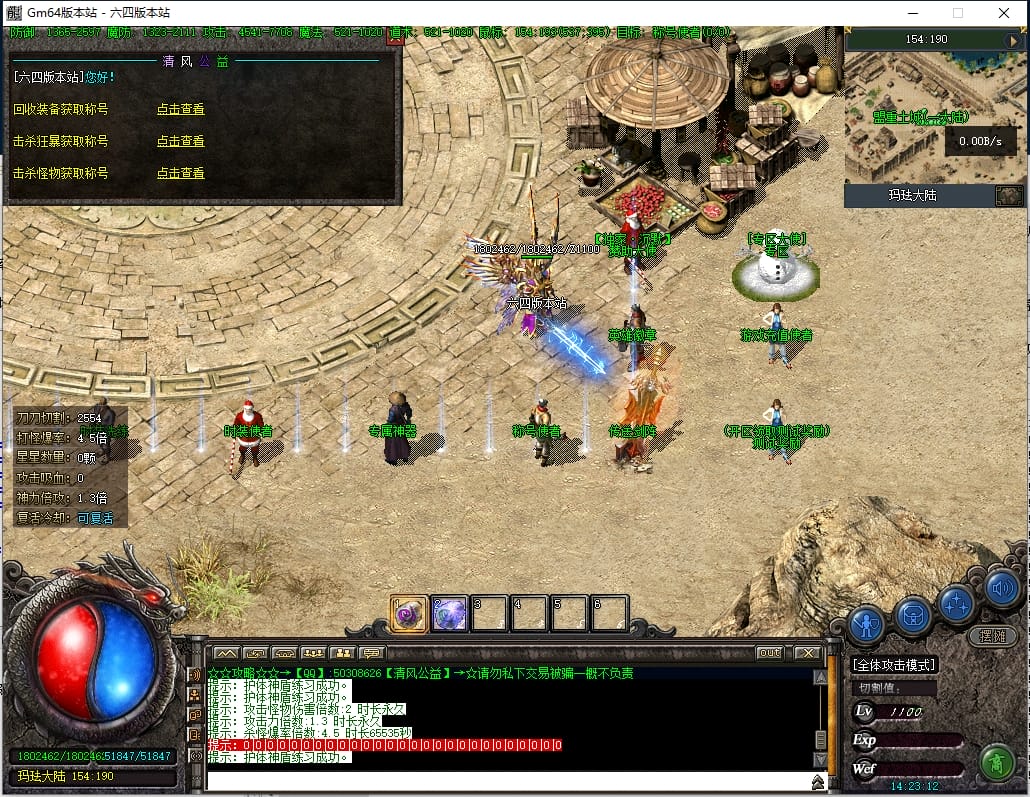Screen dimensions: 1030x797
Task: Open the world map icon beside 玛珐大陆
Action: tap(1008, 195)
